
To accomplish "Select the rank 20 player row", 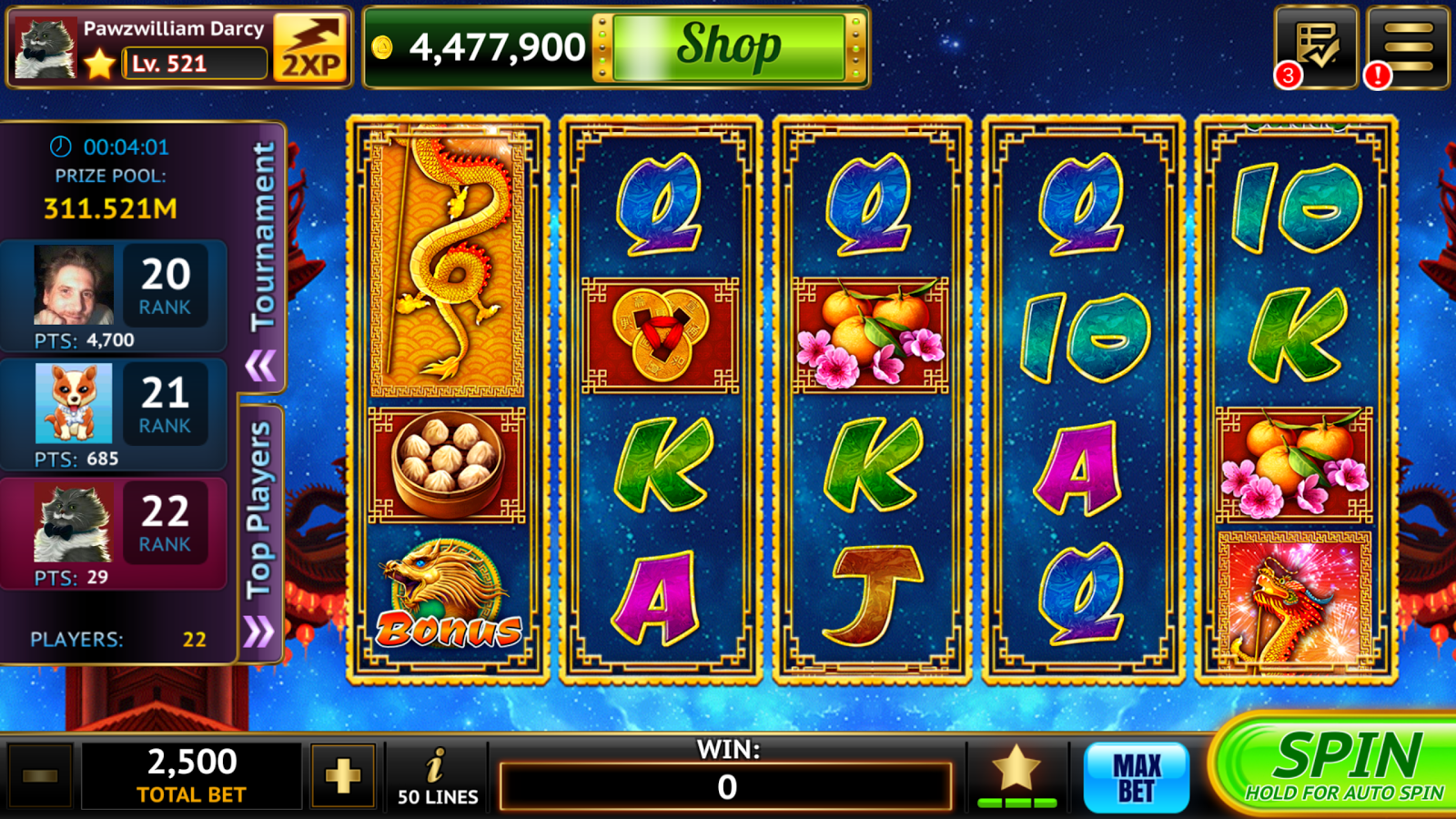I will pos(114,296).
